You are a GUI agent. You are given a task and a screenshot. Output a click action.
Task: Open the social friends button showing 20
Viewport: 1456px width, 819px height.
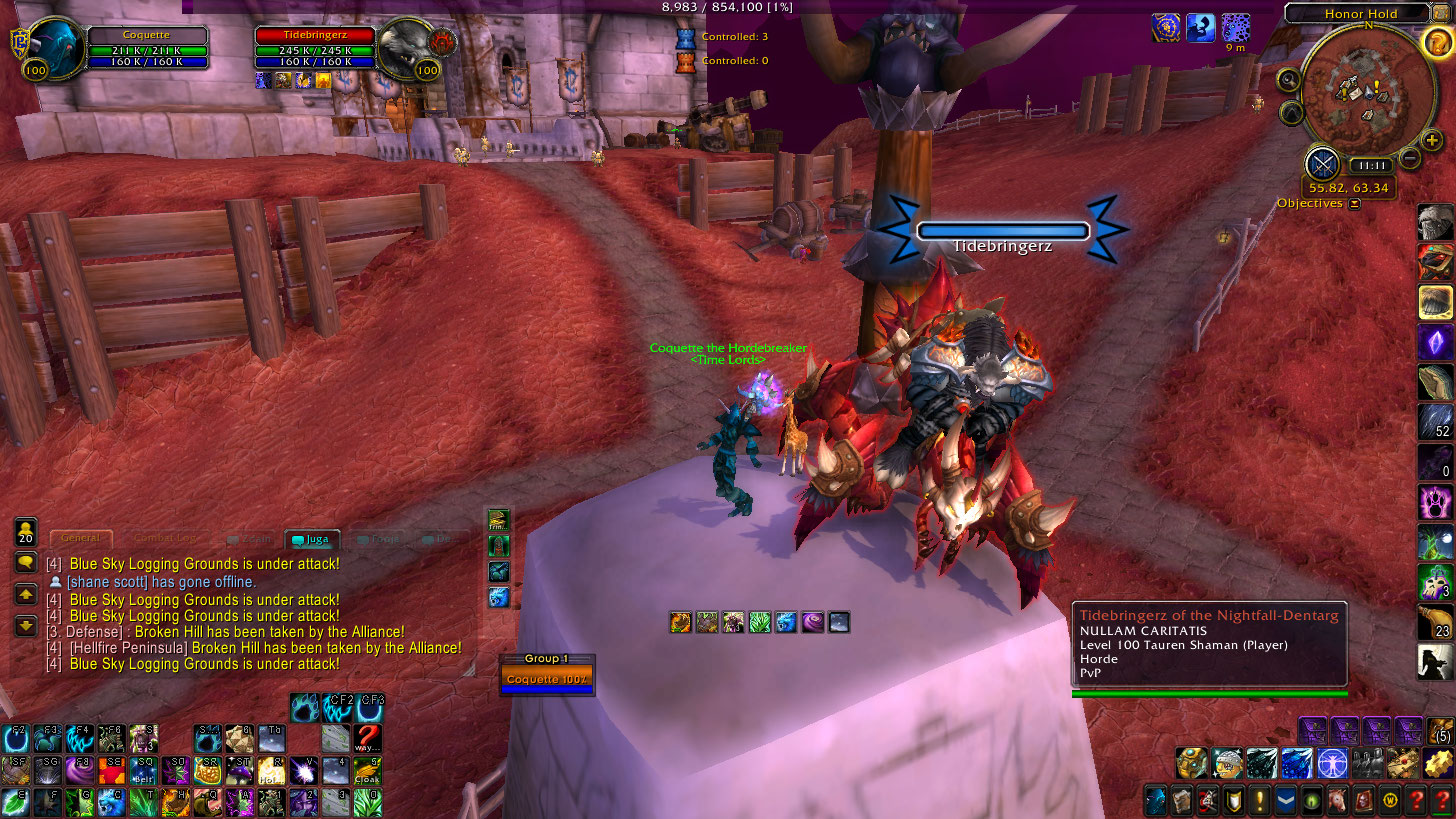coord(26,531)
